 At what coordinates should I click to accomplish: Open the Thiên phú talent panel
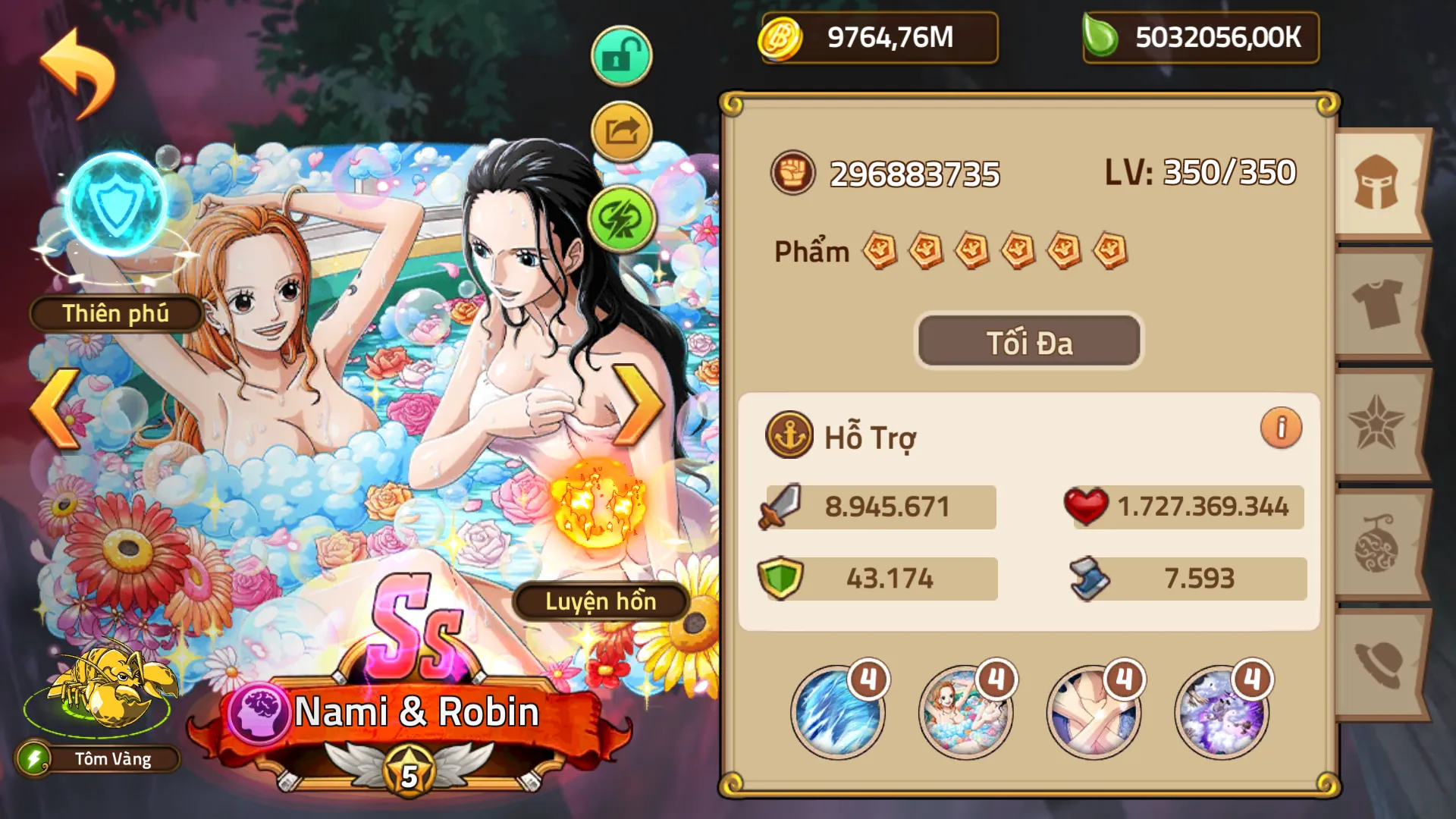click(114, 313)
